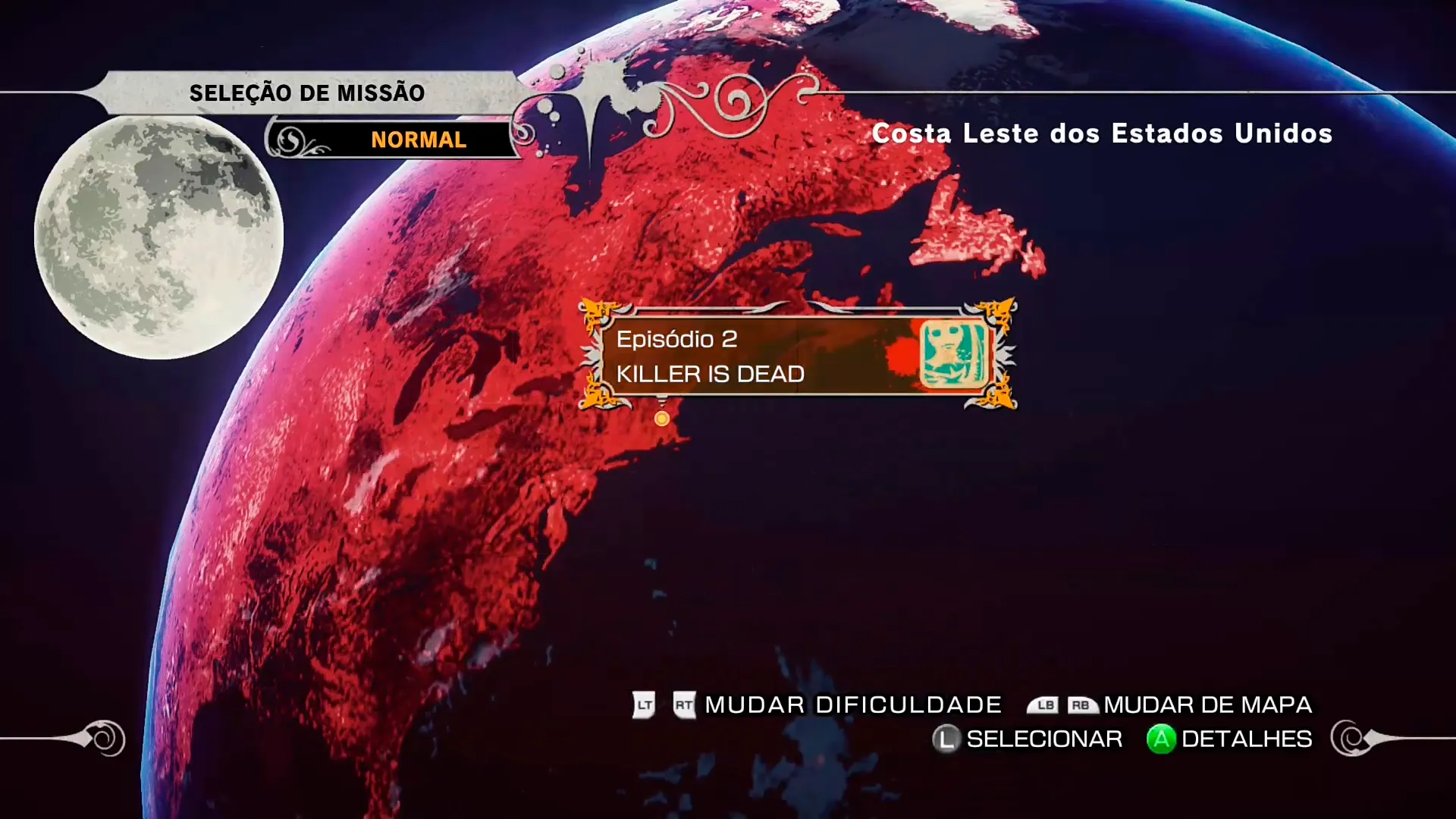Click the mission portrait thumbnail in Episódio 2
The width and height of the screenshot is (1456, 819).
953,356
